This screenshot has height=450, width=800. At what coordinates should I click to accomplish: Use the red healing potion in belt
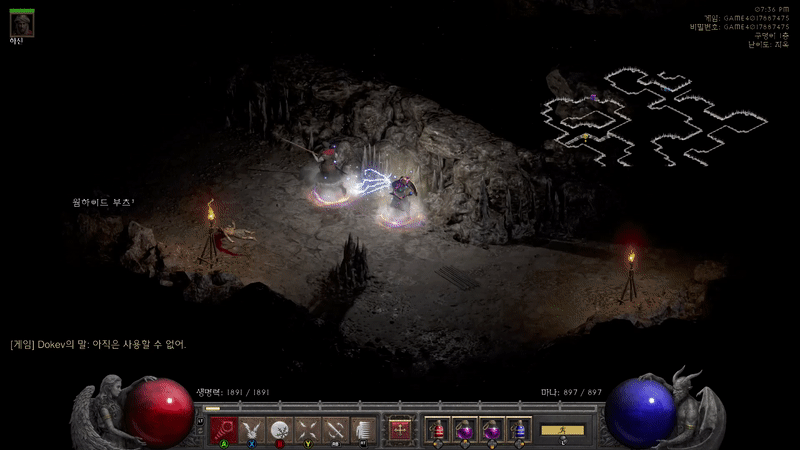(437, 429)
